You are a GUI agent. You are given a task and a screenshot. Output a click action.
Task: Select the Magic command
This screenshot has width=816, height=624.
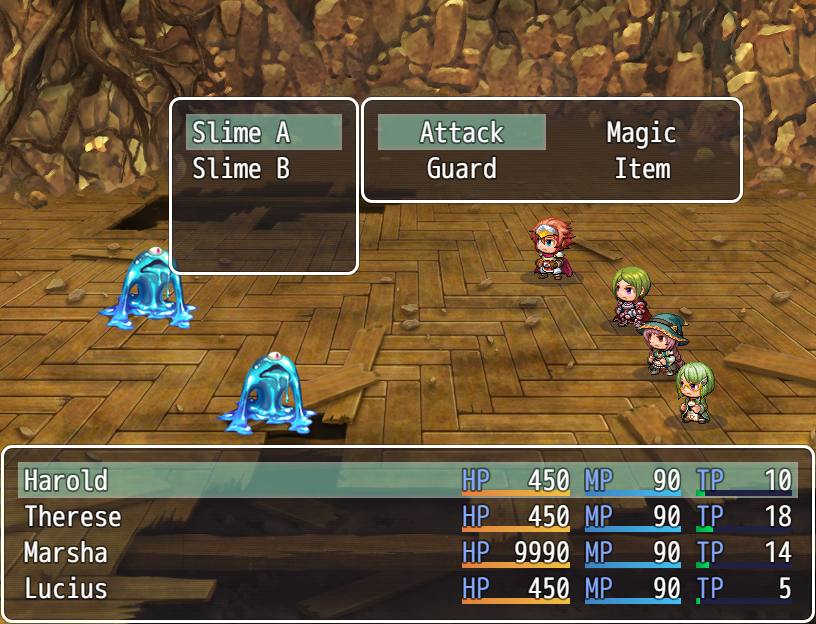point(641,133)
